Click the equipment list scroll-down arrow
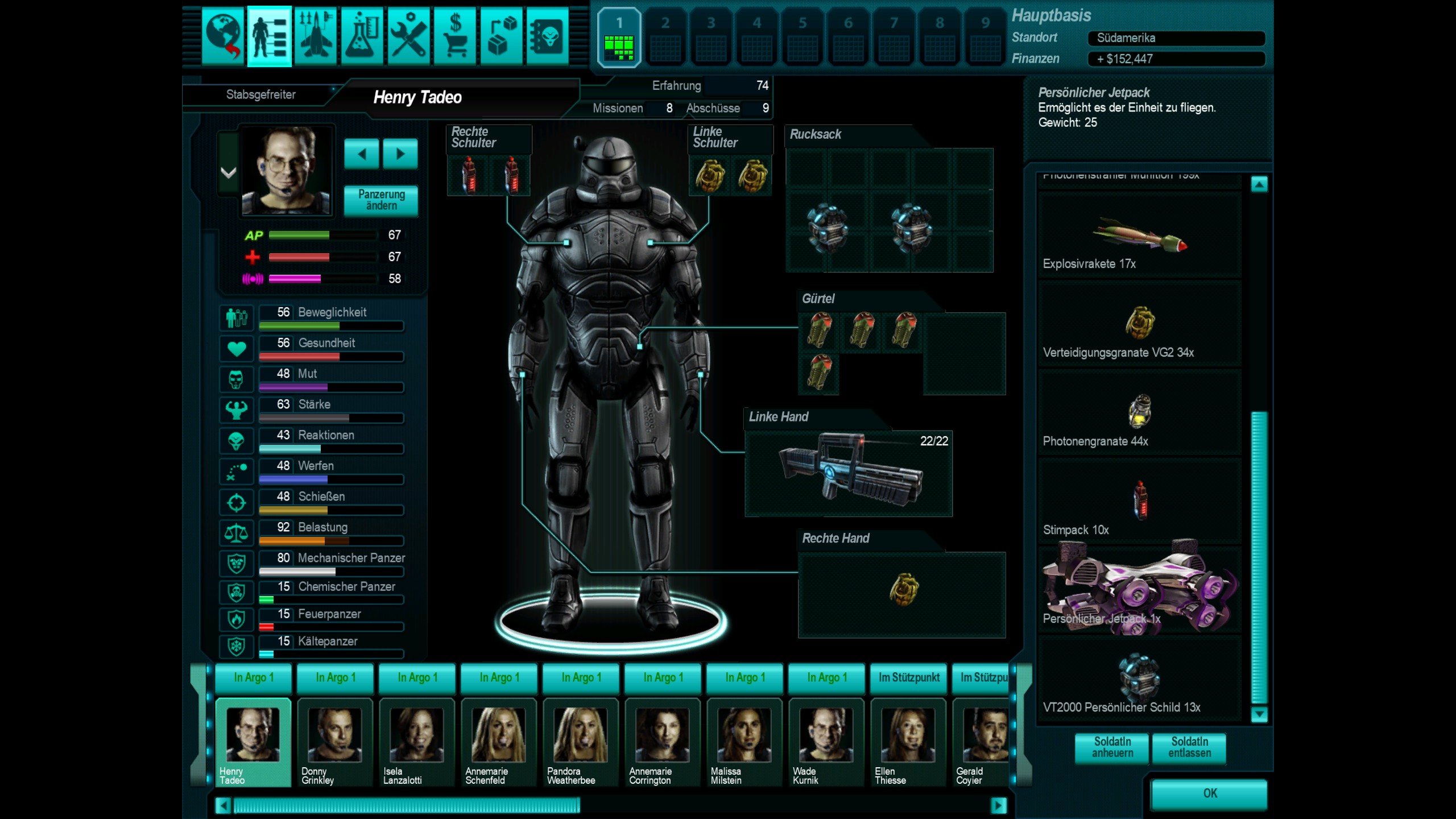The image size is (1456, 819). point(1259,714)
